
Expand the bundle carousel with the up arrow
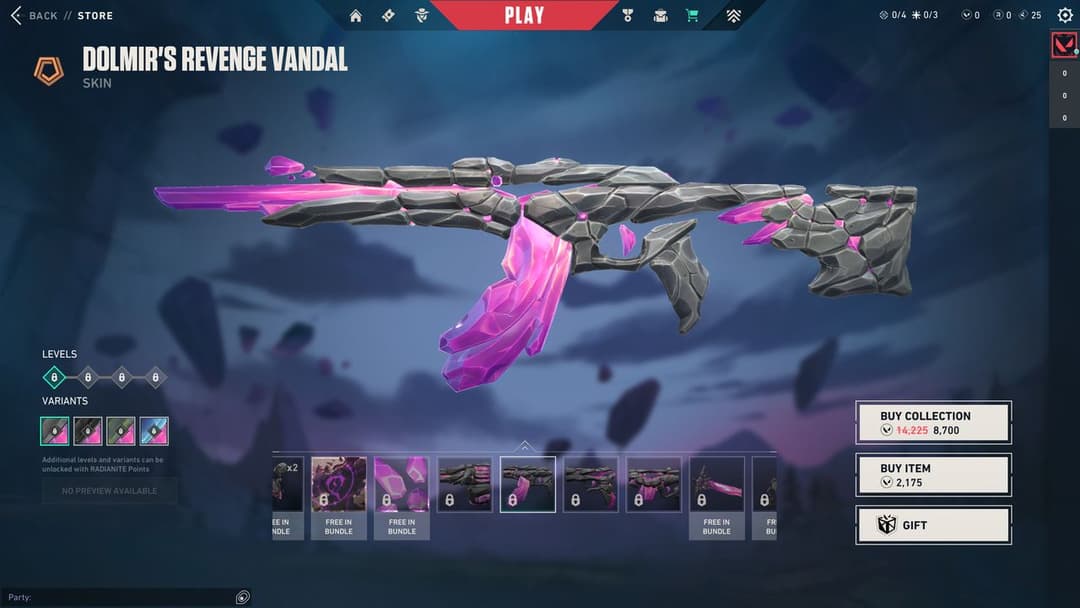tap(525, 446)
